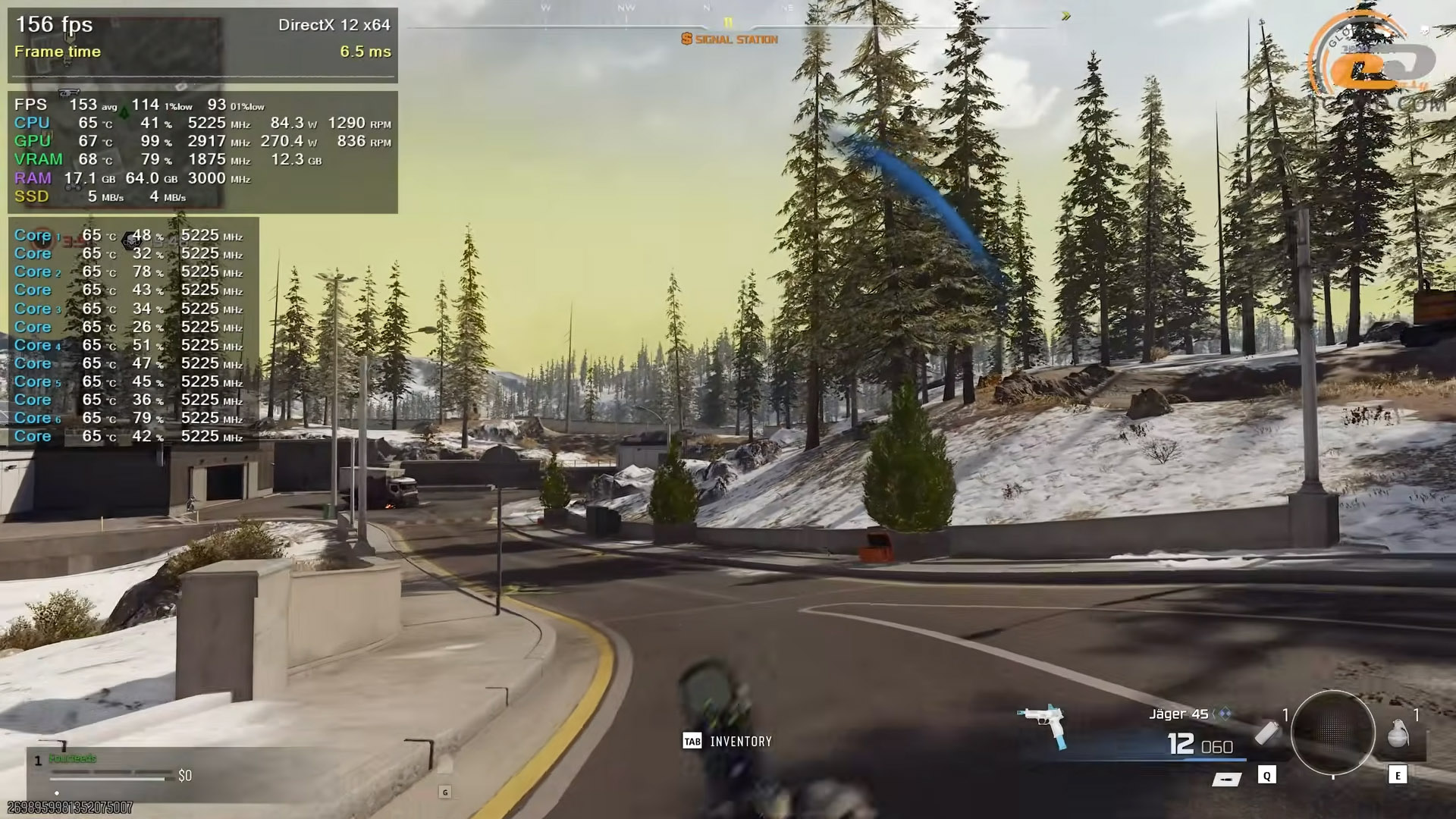Select the lethal grenade equipment icon
1456x819 pixels.
[1397, 734]
